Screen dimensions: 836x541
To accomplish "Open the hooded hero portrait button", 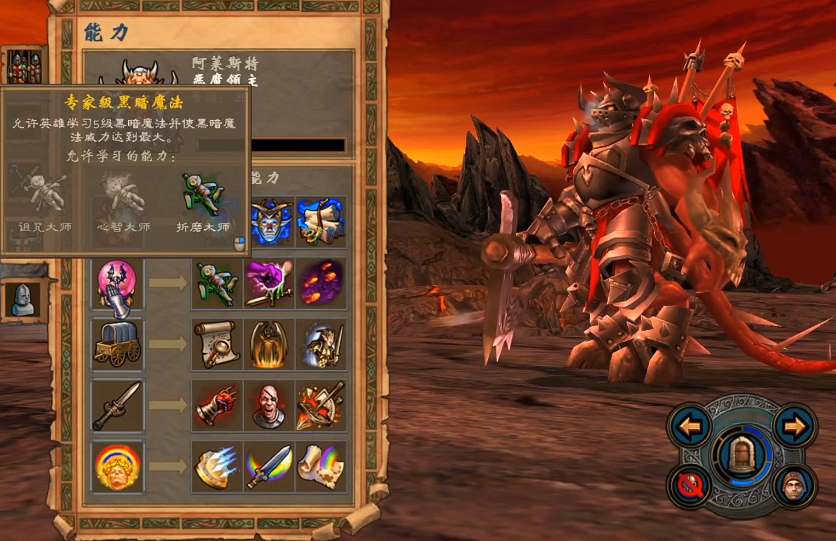I will pyautogui.click(x=794, y=485).
